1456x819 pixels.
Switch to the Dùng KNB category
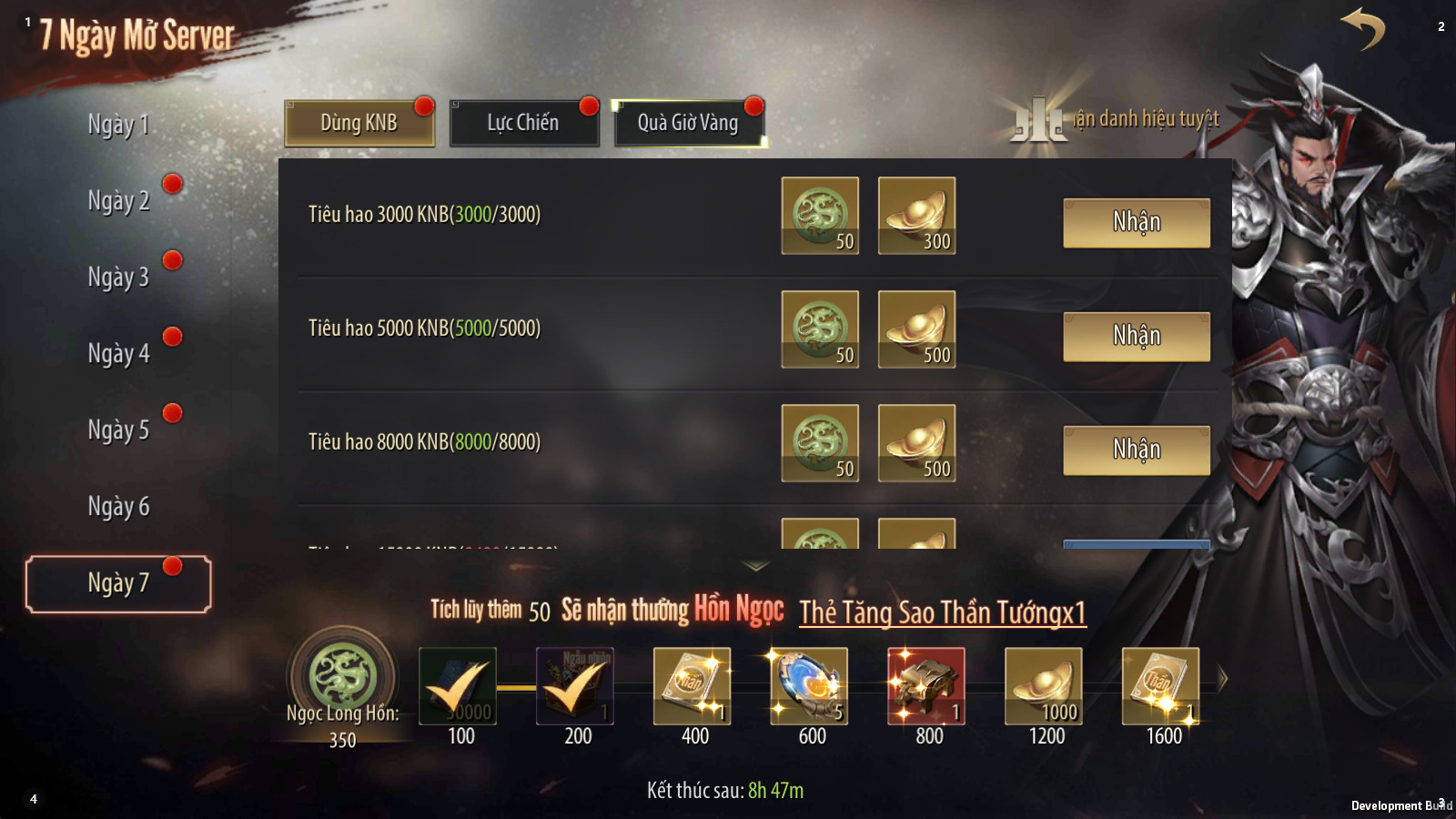pyautogui.click(x=359, y=123)
